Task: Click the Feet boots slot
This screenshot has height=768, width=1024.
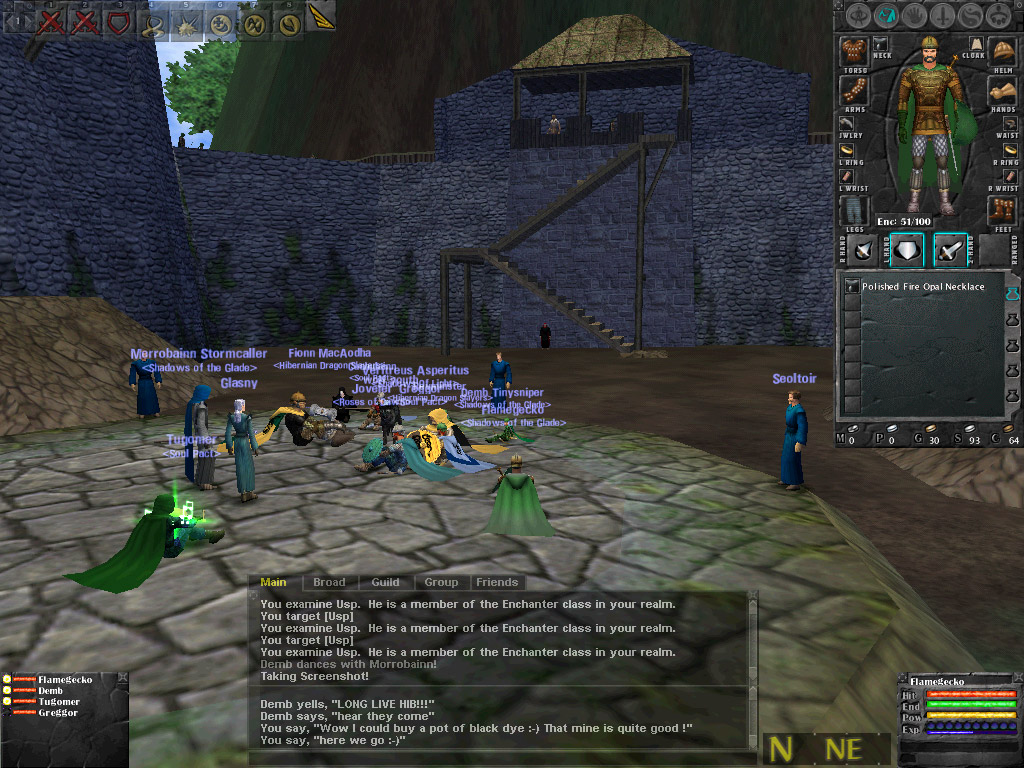Action: [x=1002, y=210]
